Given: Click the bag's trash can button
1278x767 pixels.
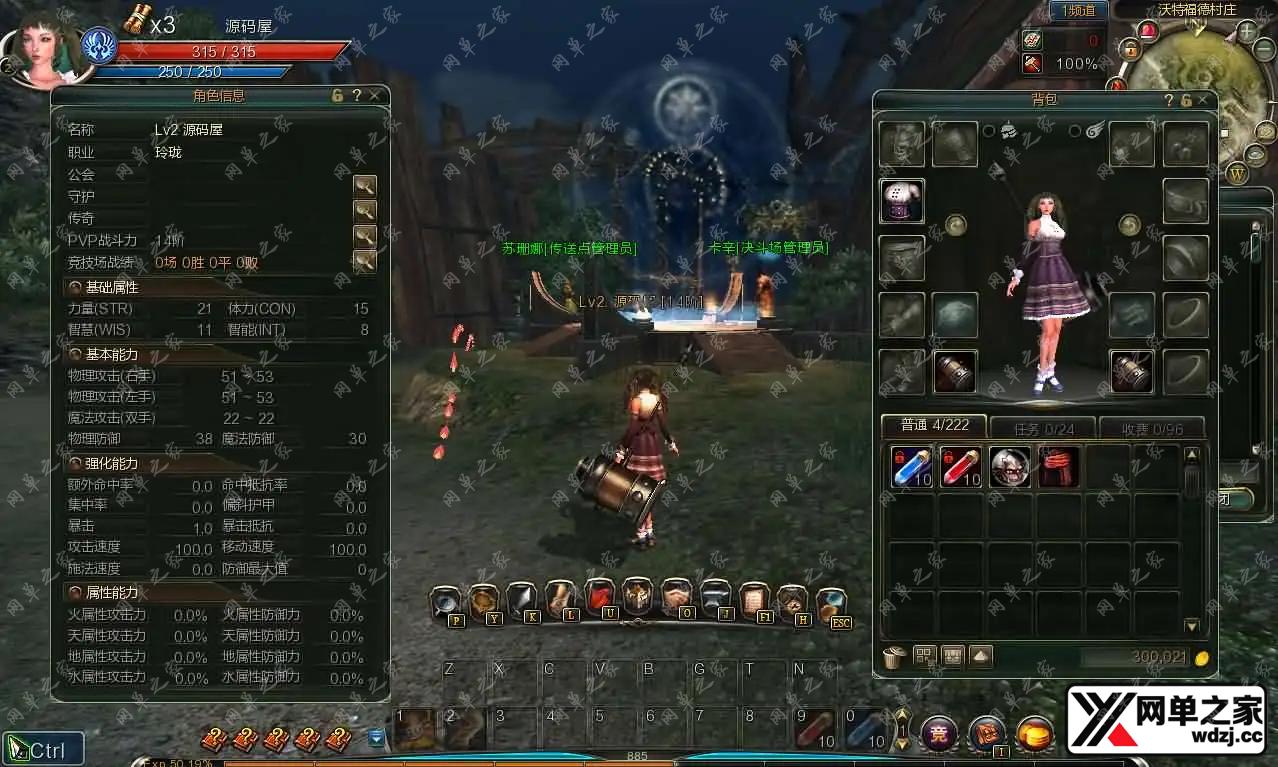Looking at the screenshot, I should coord(894,657).
